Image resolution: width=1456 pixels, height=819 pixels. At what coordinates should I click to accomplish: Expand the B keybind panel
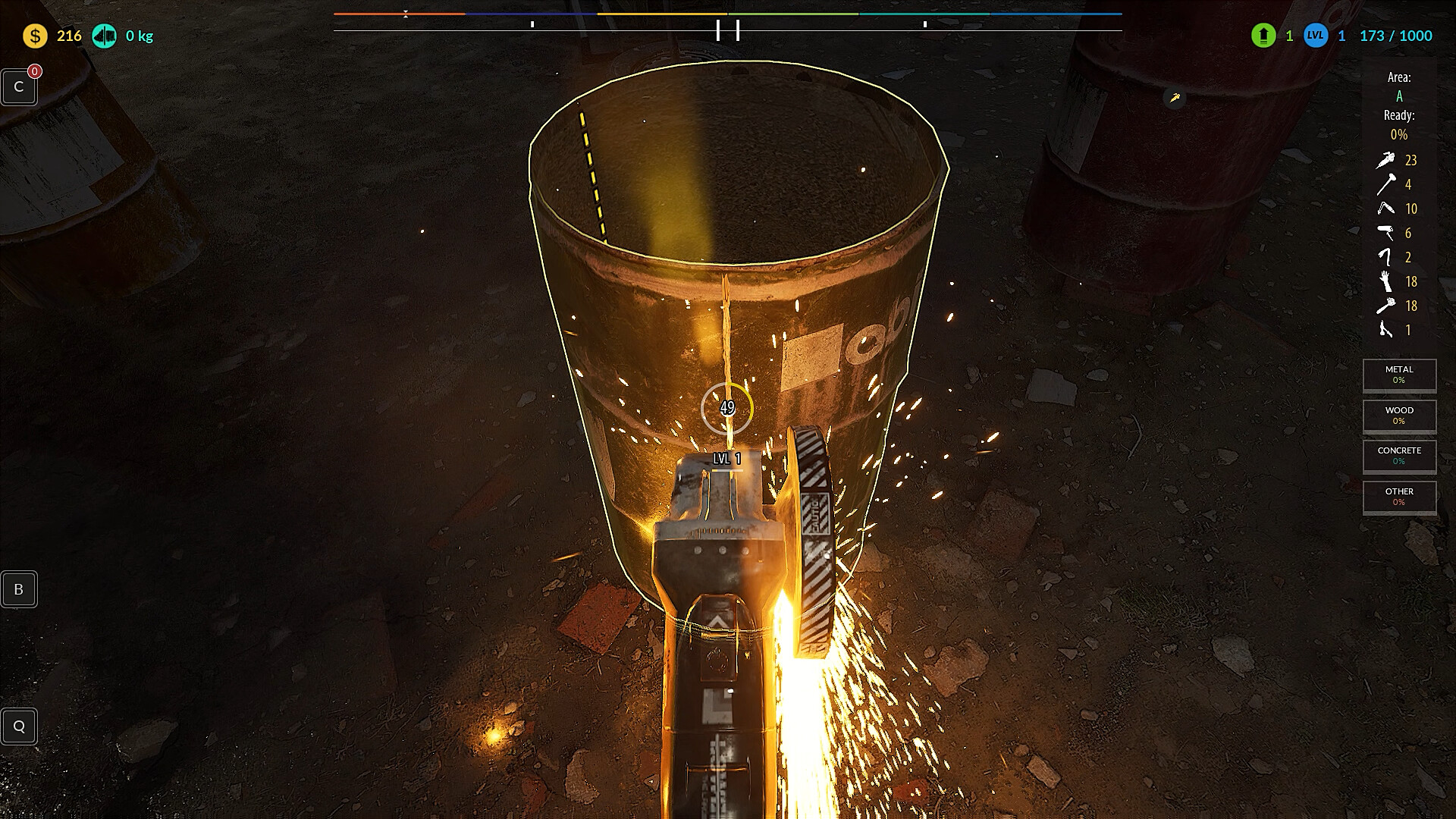tap(19, 589)
